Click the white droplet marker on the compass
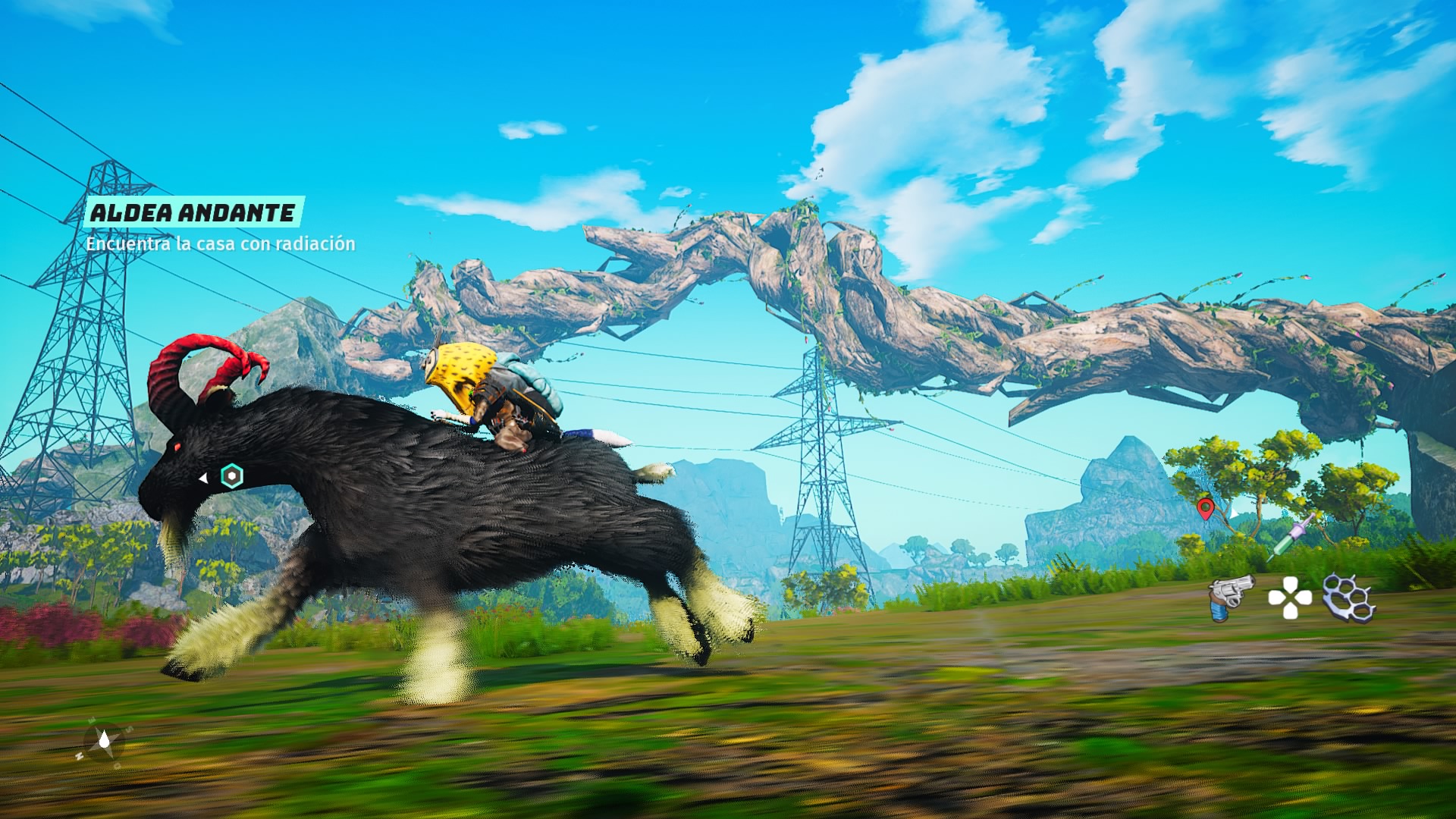 coord(105,740)
